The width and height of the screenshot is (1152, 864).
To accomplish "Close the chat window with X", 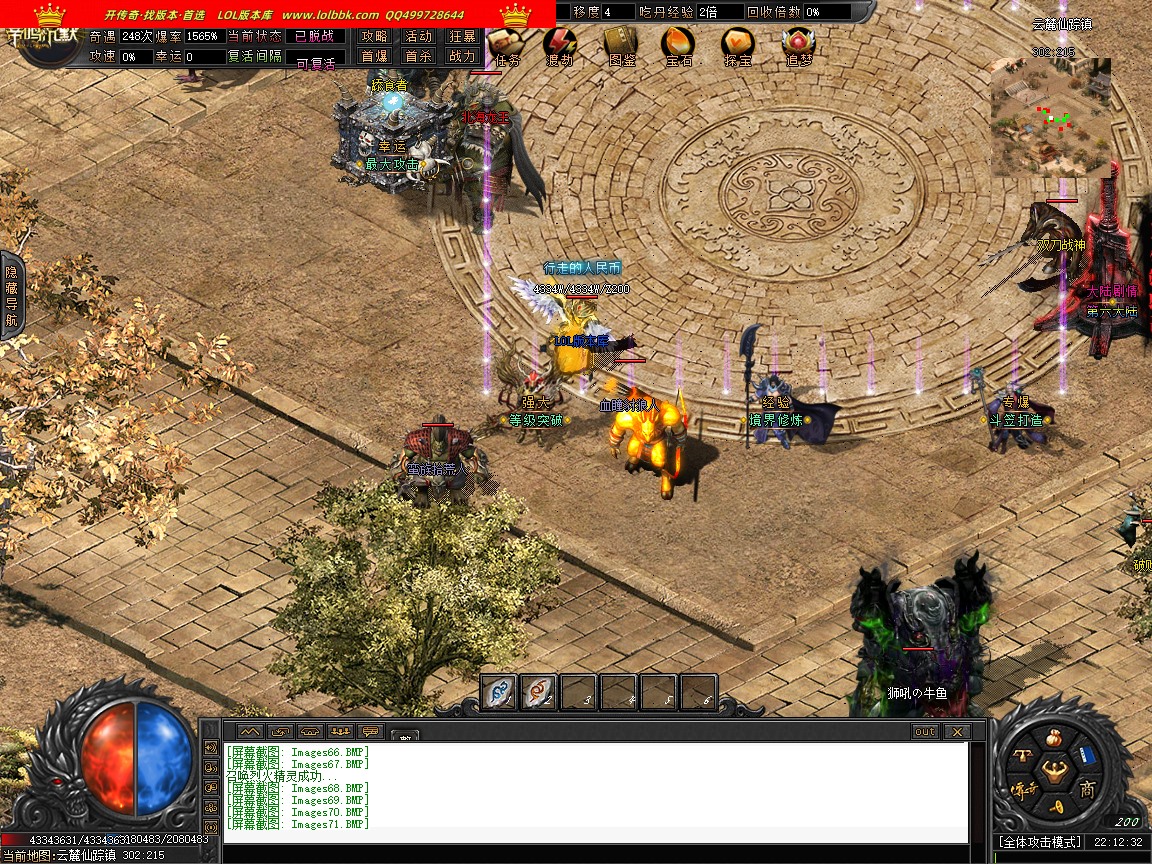I will click(956, 732).
